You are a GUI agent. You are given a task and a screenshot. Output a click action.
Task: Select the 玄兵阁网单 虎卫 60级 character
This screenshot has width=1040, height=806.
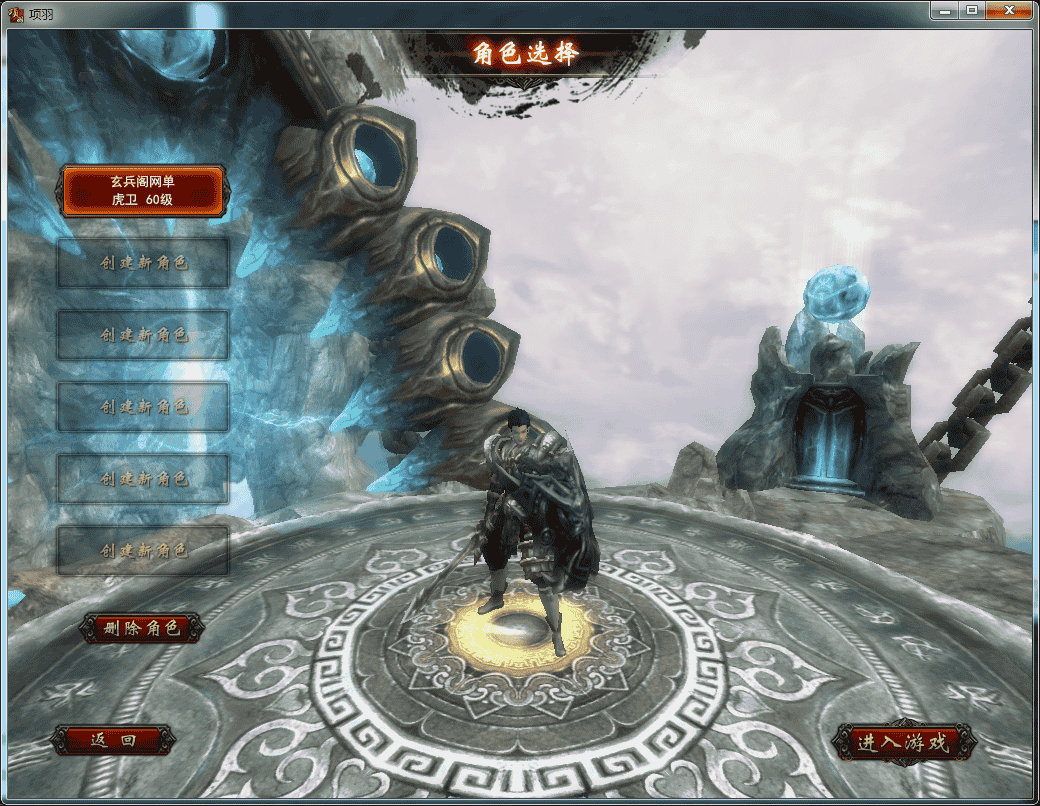(142, 191)
